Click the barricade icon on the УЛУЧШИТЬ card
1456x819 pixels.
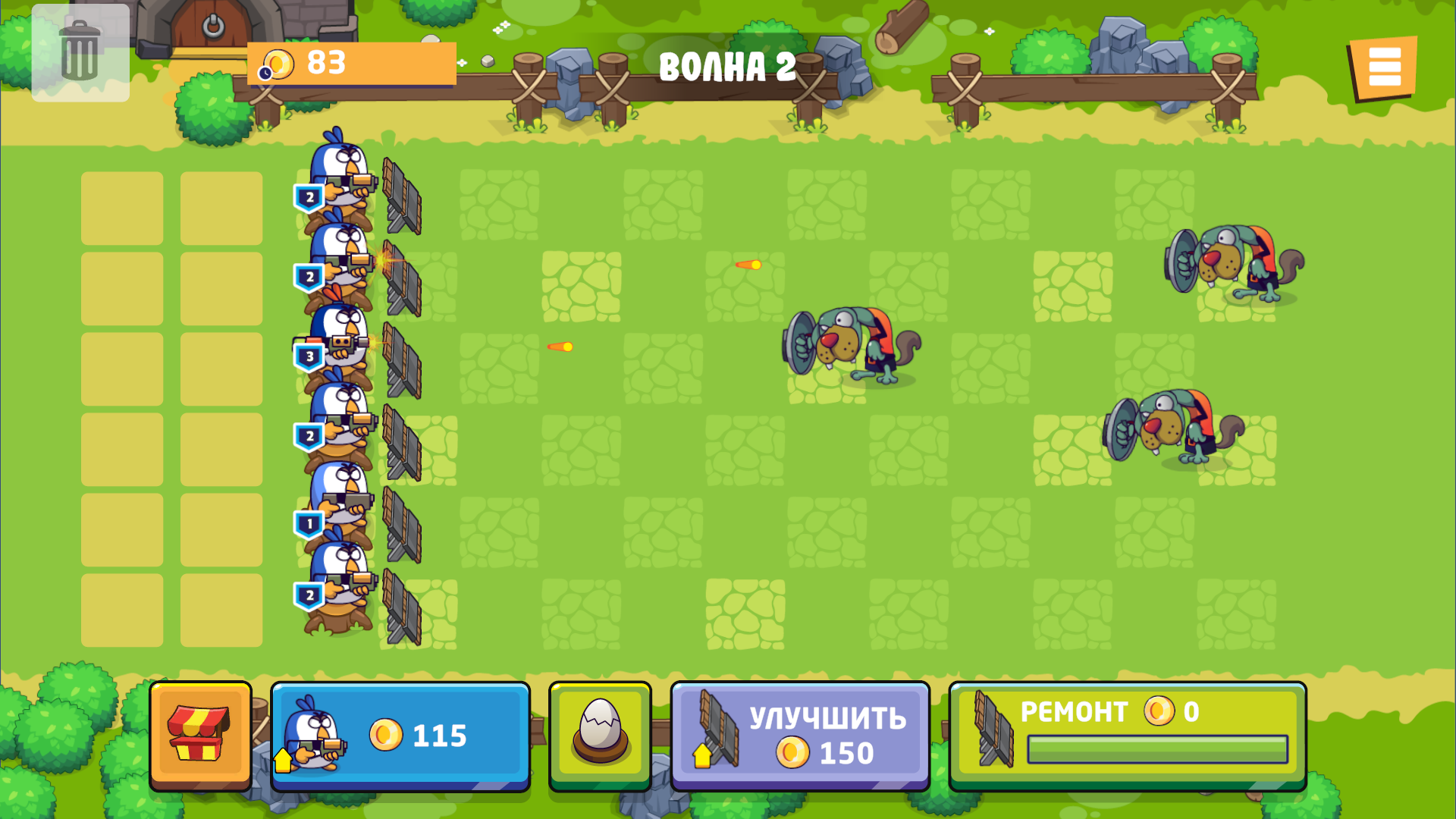(x=717, y=728)
